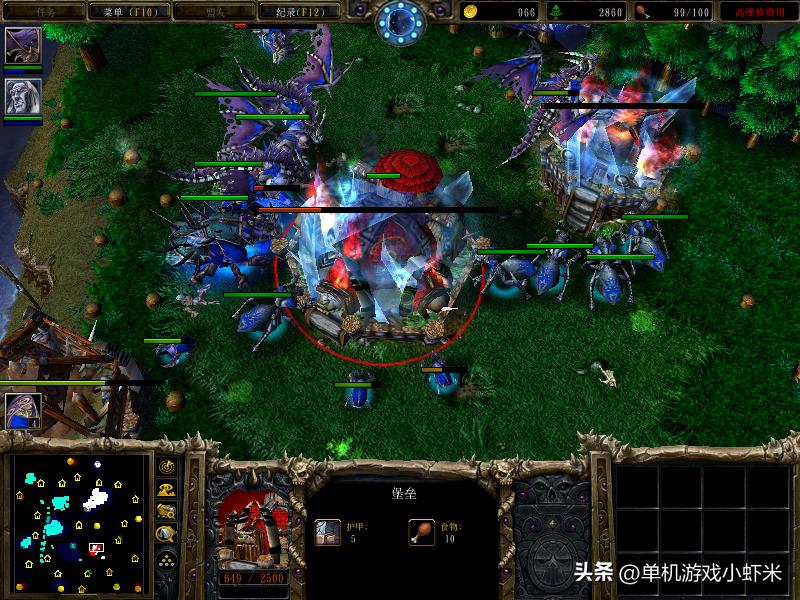Toggle minimap terrain display
The height and width of the screenshot is (600, 800).
tap(166, 489)
